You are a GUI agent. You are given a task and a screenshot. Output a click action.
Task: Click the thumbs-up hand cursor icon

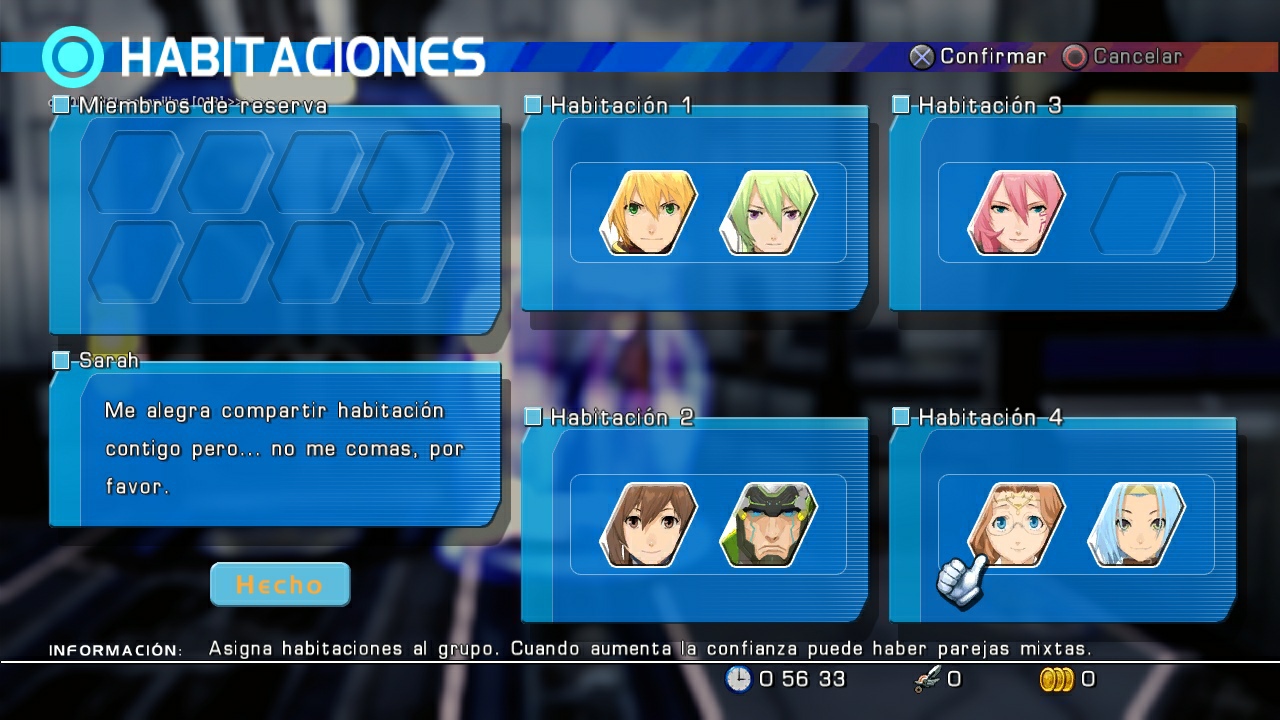(x=960, y=578)
